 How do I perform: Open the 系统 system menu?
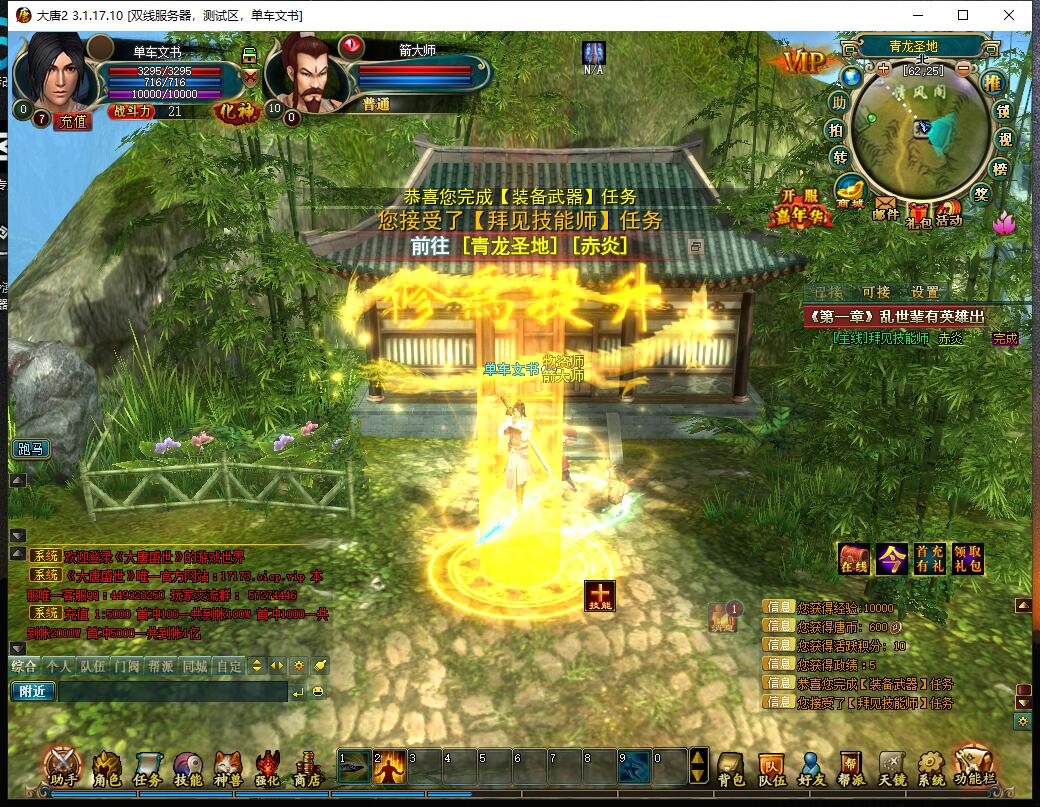931,767
